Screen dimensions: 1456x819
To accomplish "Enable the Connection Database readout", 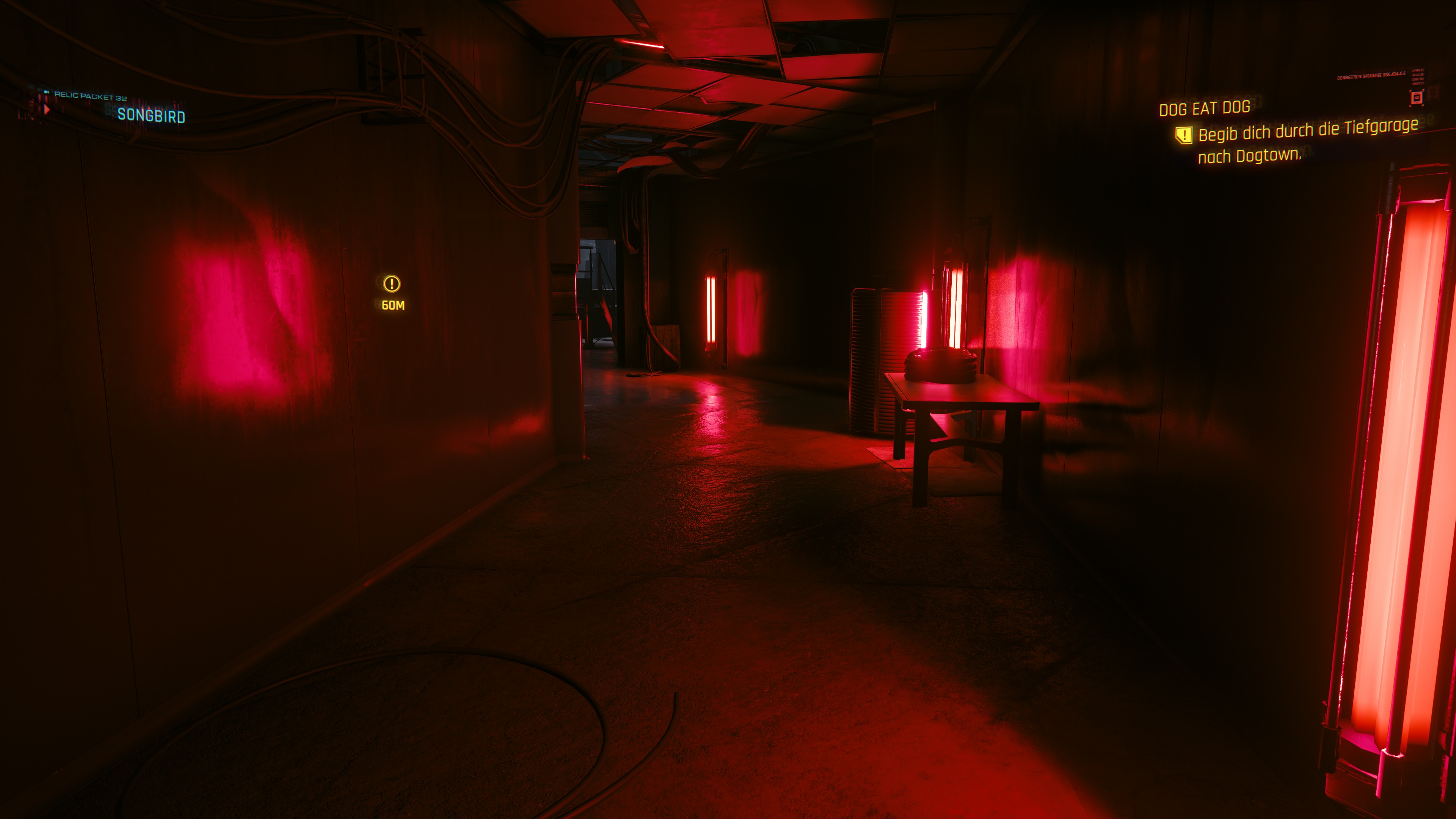I will tap(1371, 76).
